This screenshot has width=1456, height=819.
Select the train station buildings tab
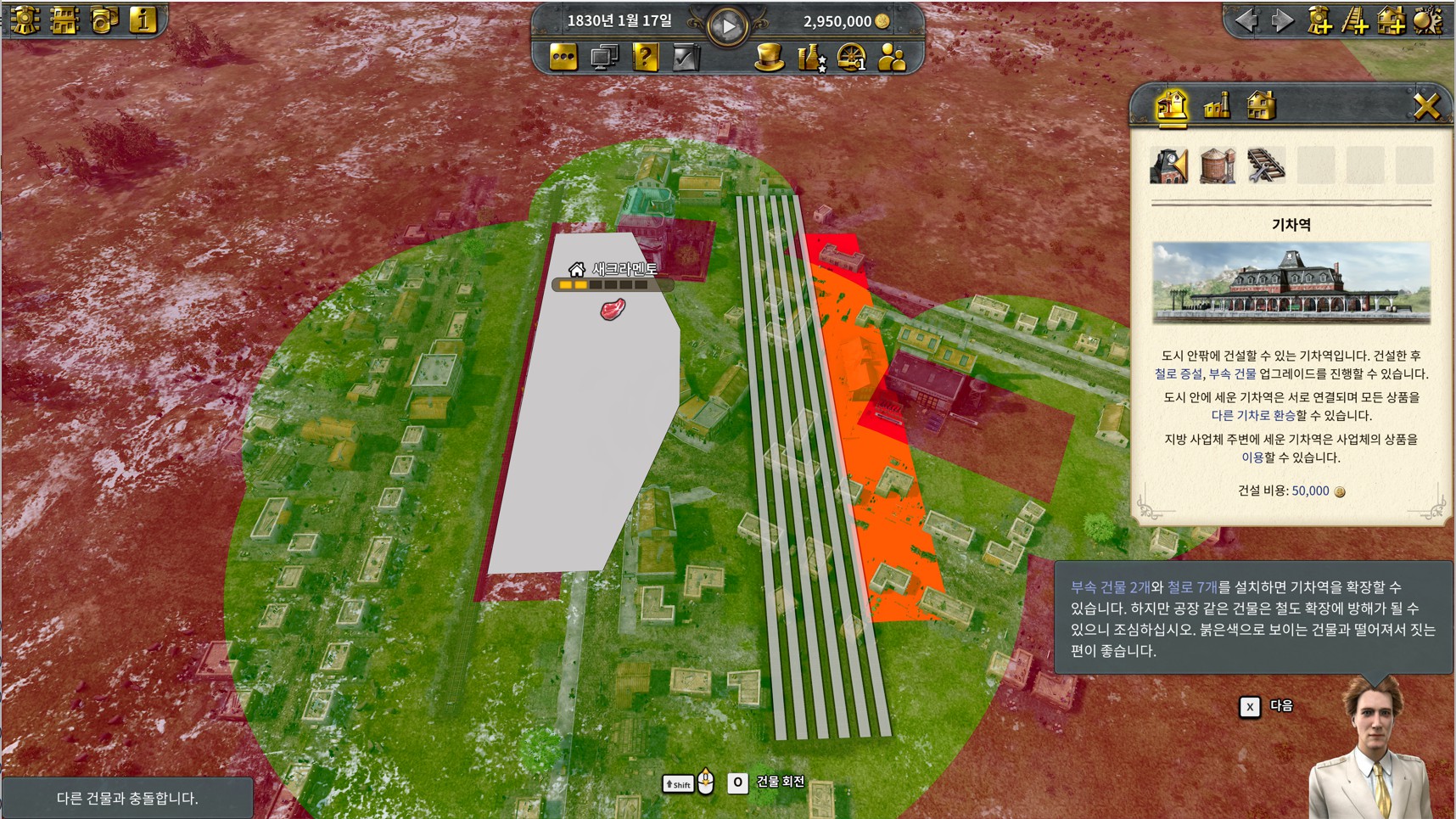click(x=1172, y=106)
